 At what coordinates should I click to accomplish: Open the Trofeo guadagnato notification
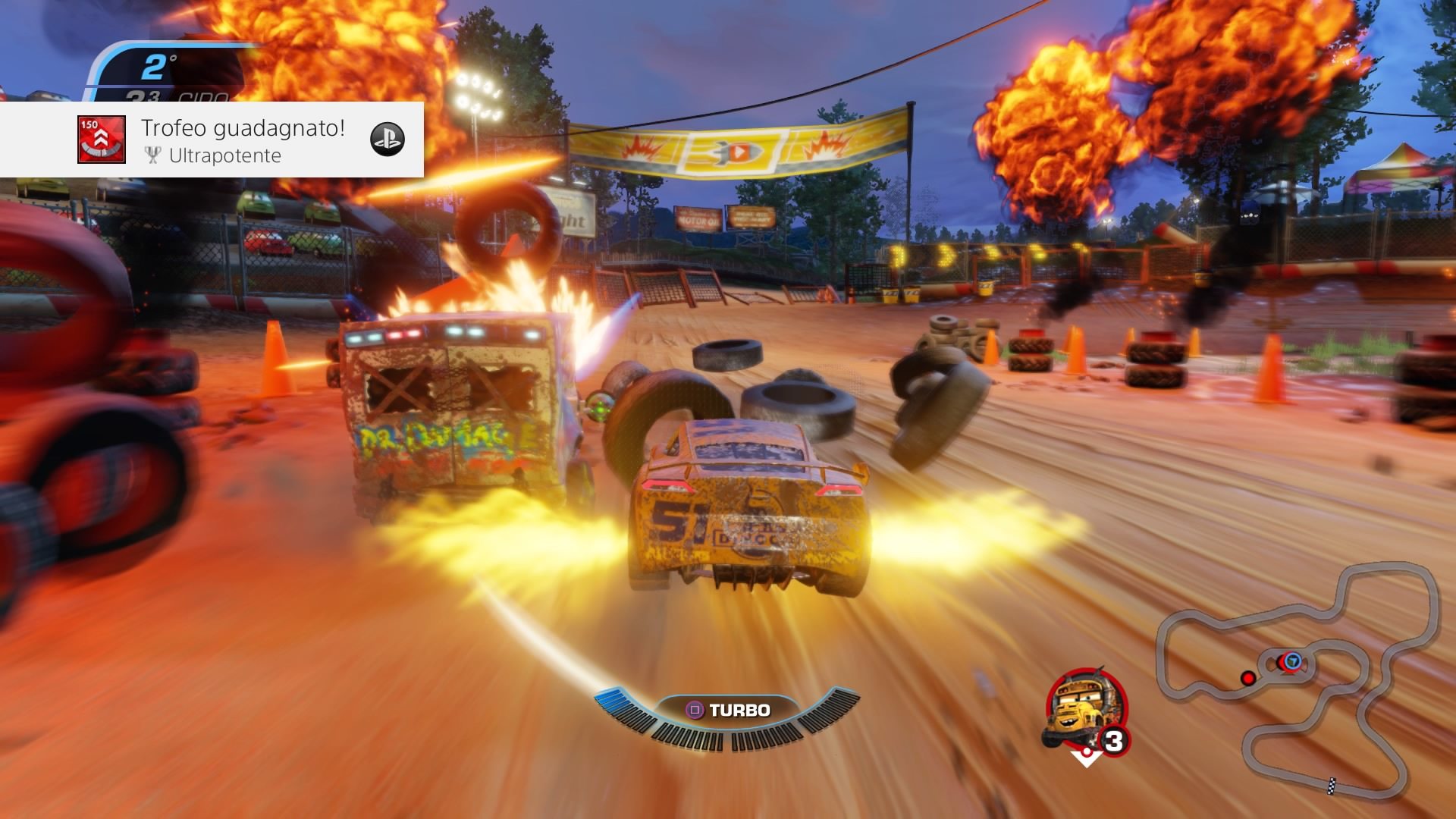point(243,140)
